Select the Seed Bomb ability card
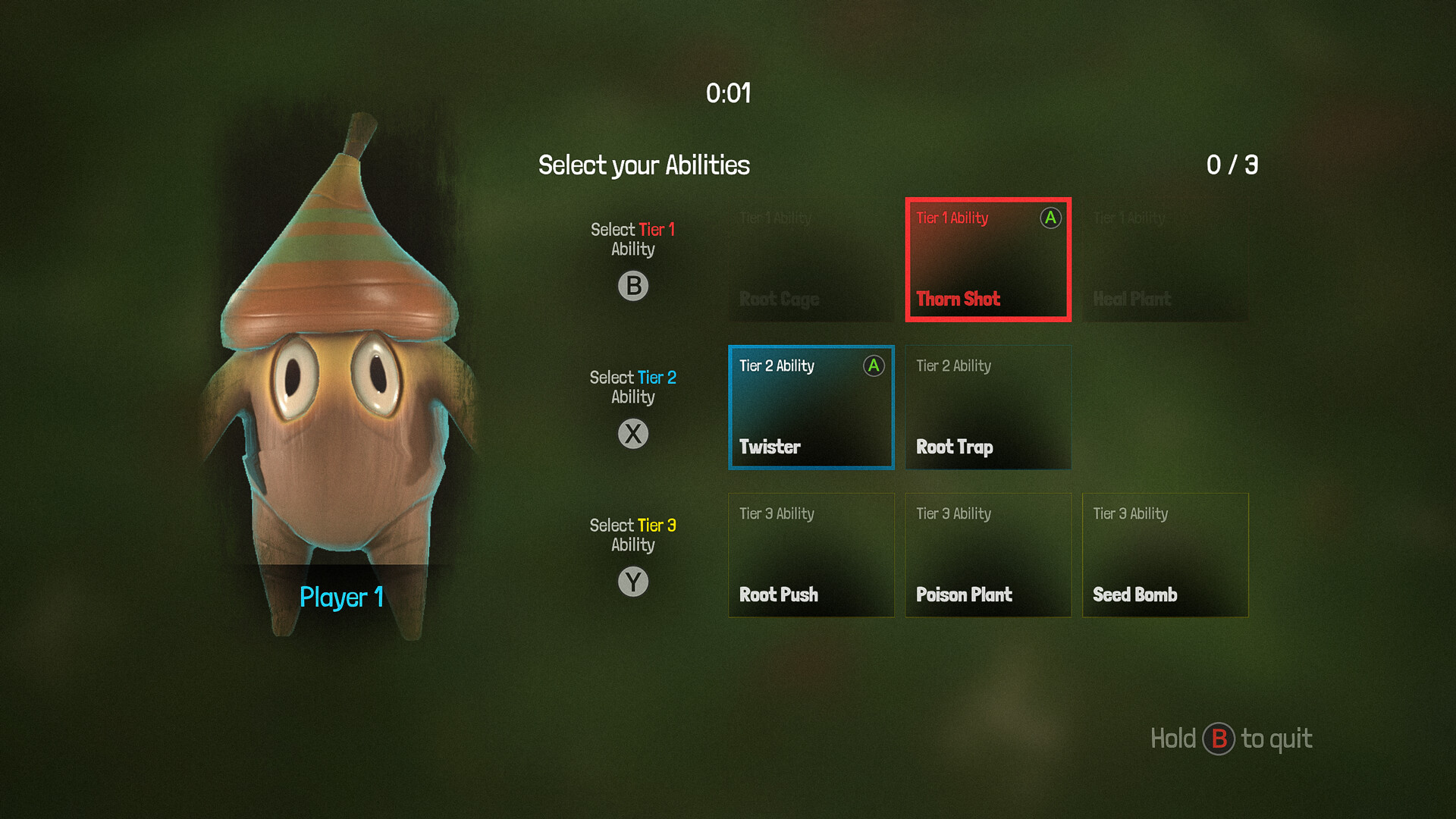 [x=1166, y=555]
